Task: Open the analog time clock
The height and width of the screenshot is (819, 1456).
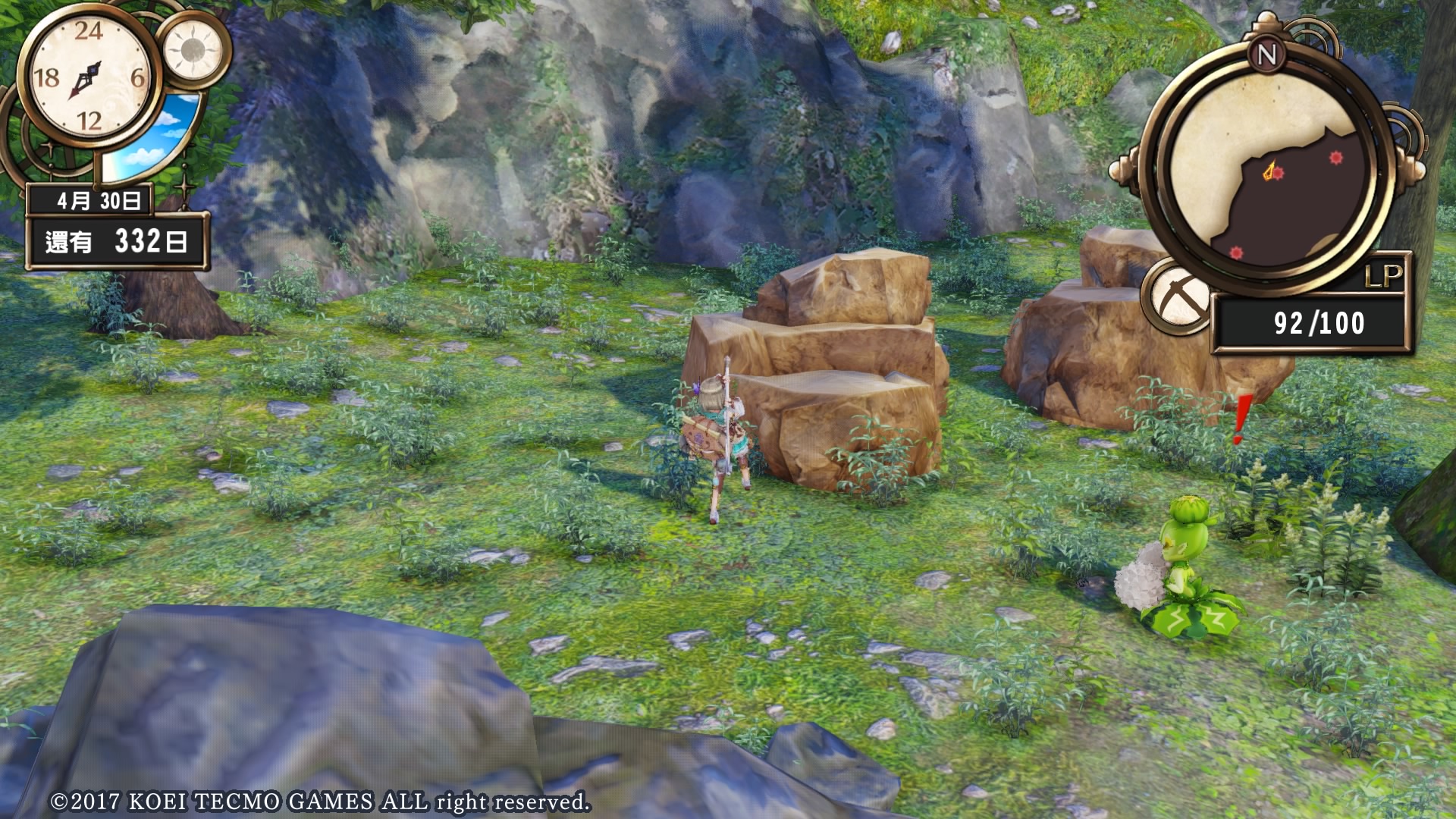Action: point(87,77)
